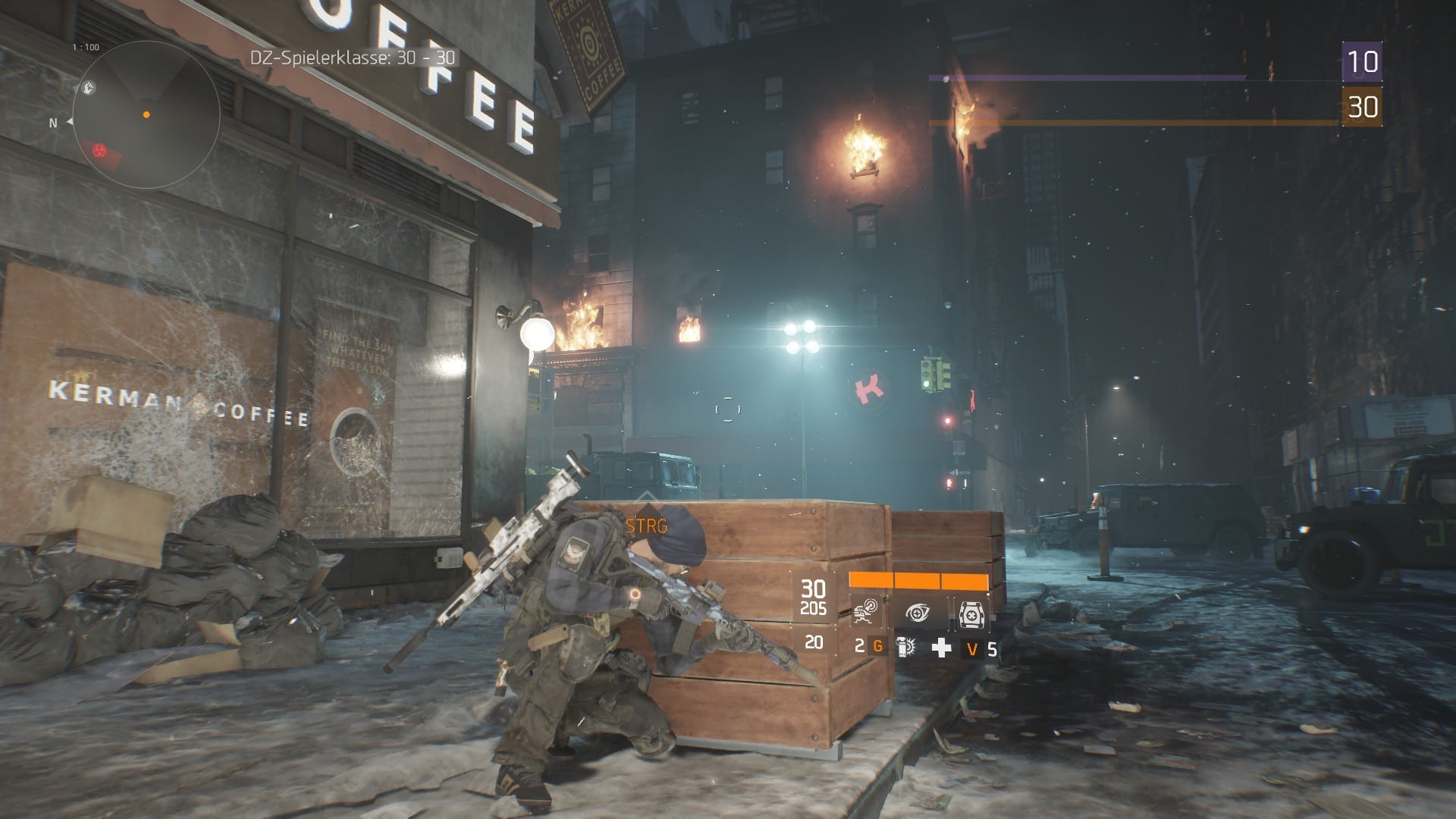1456x819 pixels.
Task: Activate the eye-shaped signature skill icon
Action: click(x=918, y=613)
